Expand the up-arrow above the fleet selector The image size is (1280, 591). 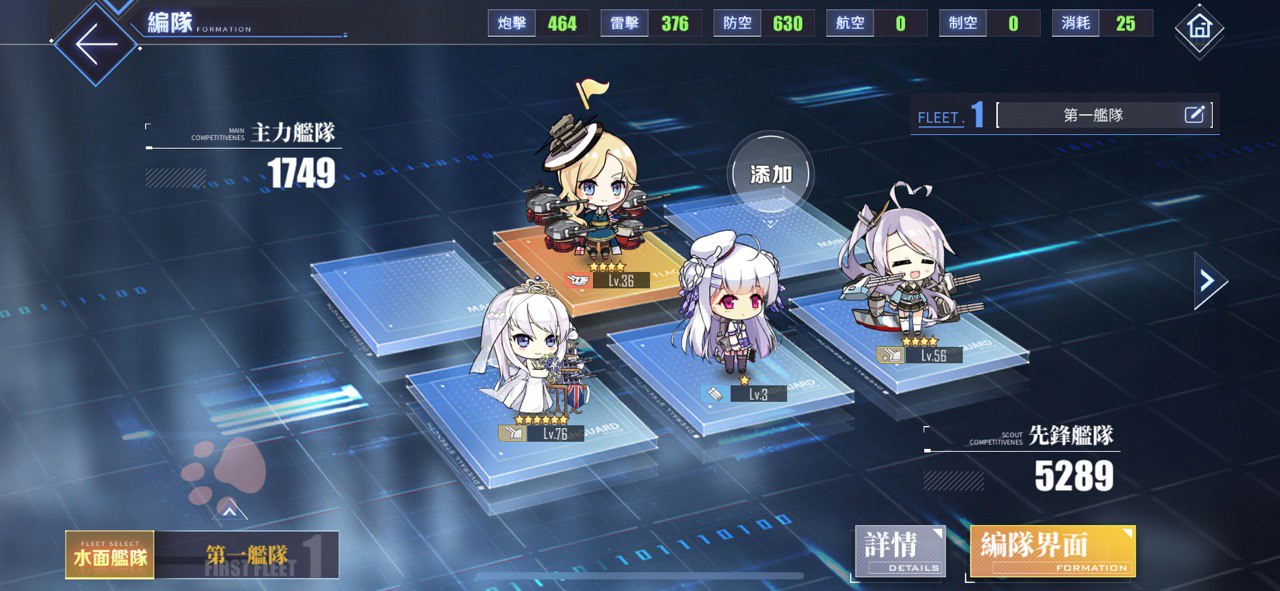[230, 511]
